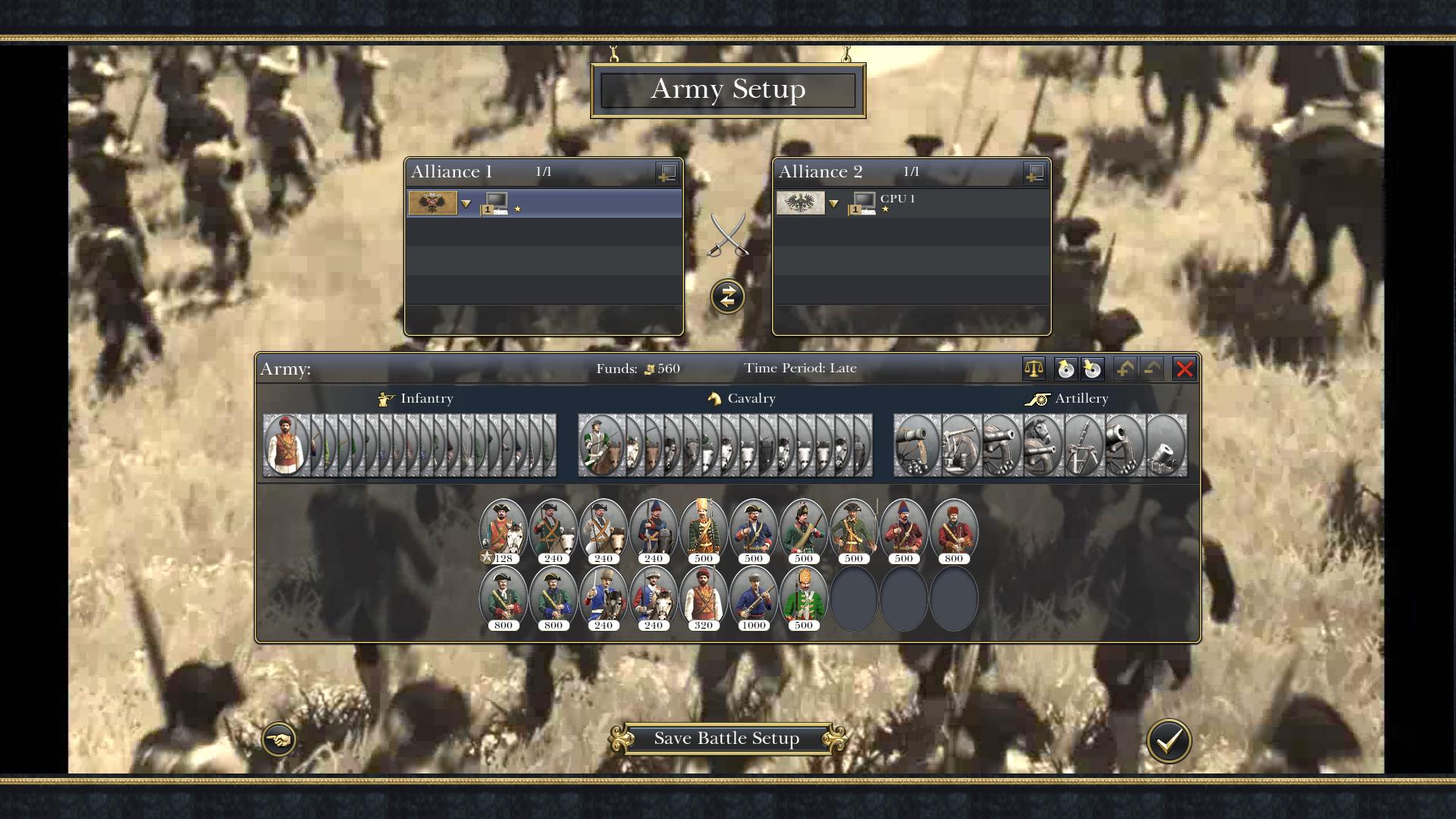Click the disc with up arrow icon
This screenshot has width=1456, height=819.
click(x=1065, y=369)
